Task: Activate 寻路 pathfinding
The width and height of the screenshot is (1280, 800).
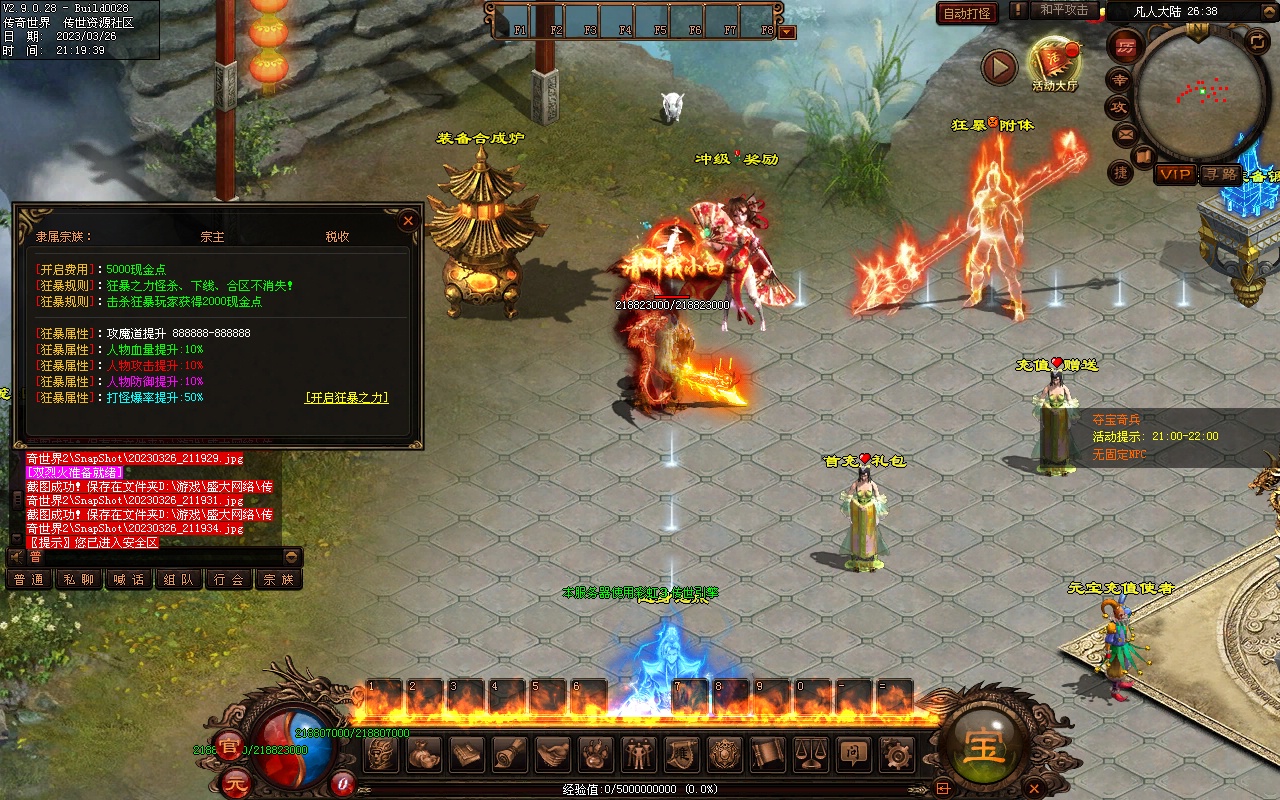Action: pyautogui.click(x=1219, y=175)
